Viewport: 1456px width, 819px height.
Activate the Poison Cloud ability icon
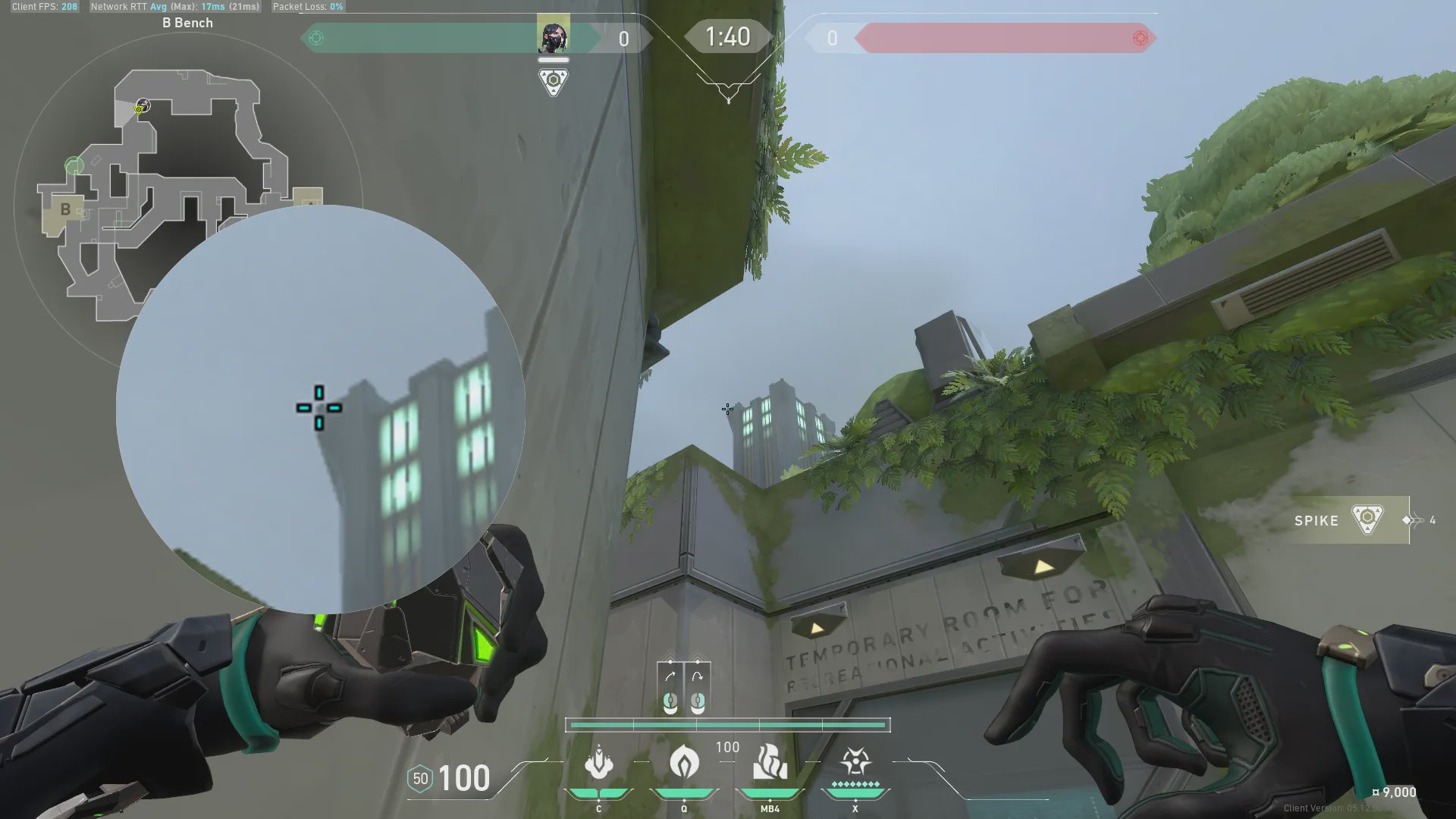[x=684, y=761]
